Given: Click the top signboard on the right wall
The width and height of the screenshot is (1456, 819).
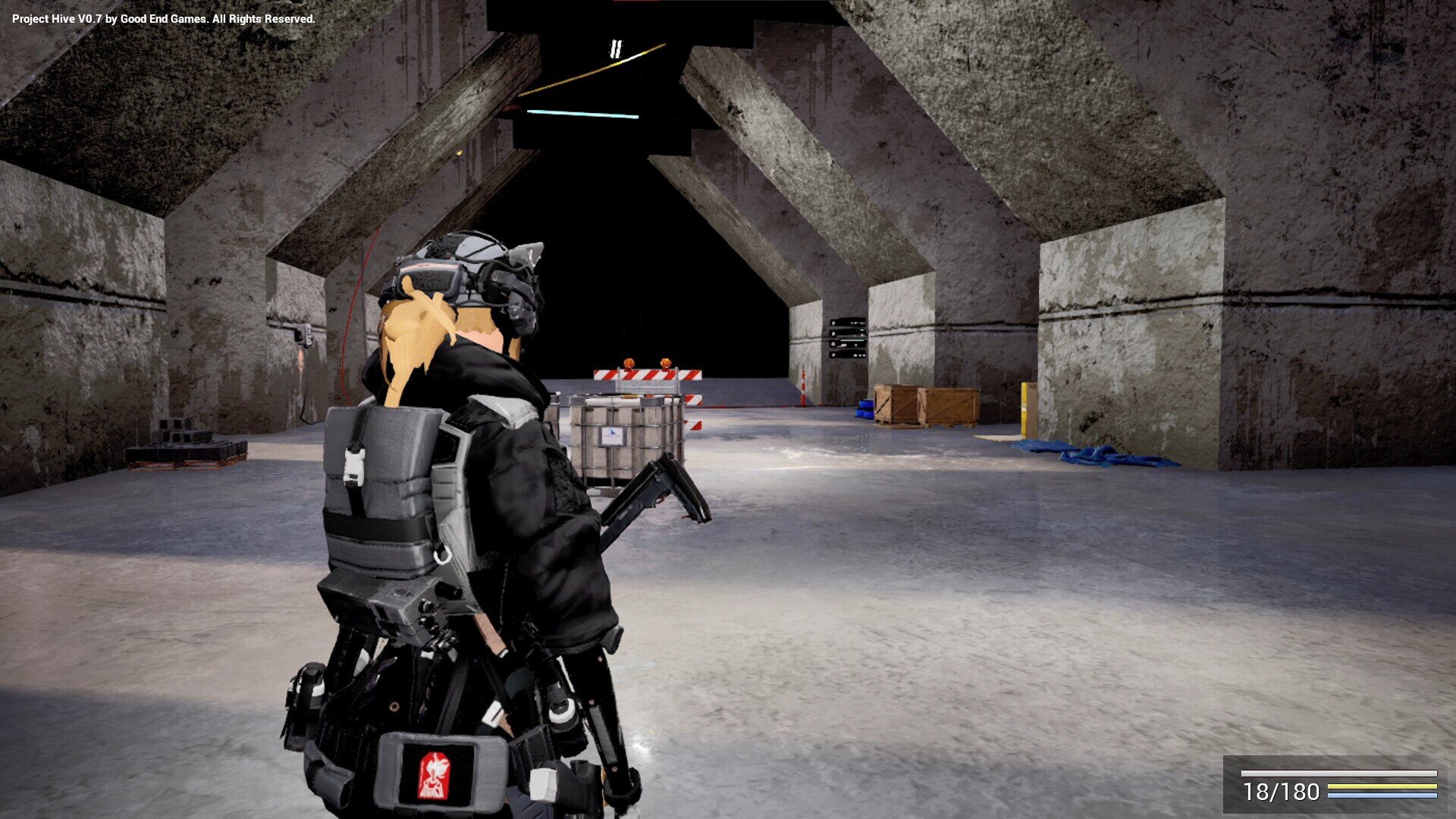Looking at the screenshot, I should click(847, 322).
